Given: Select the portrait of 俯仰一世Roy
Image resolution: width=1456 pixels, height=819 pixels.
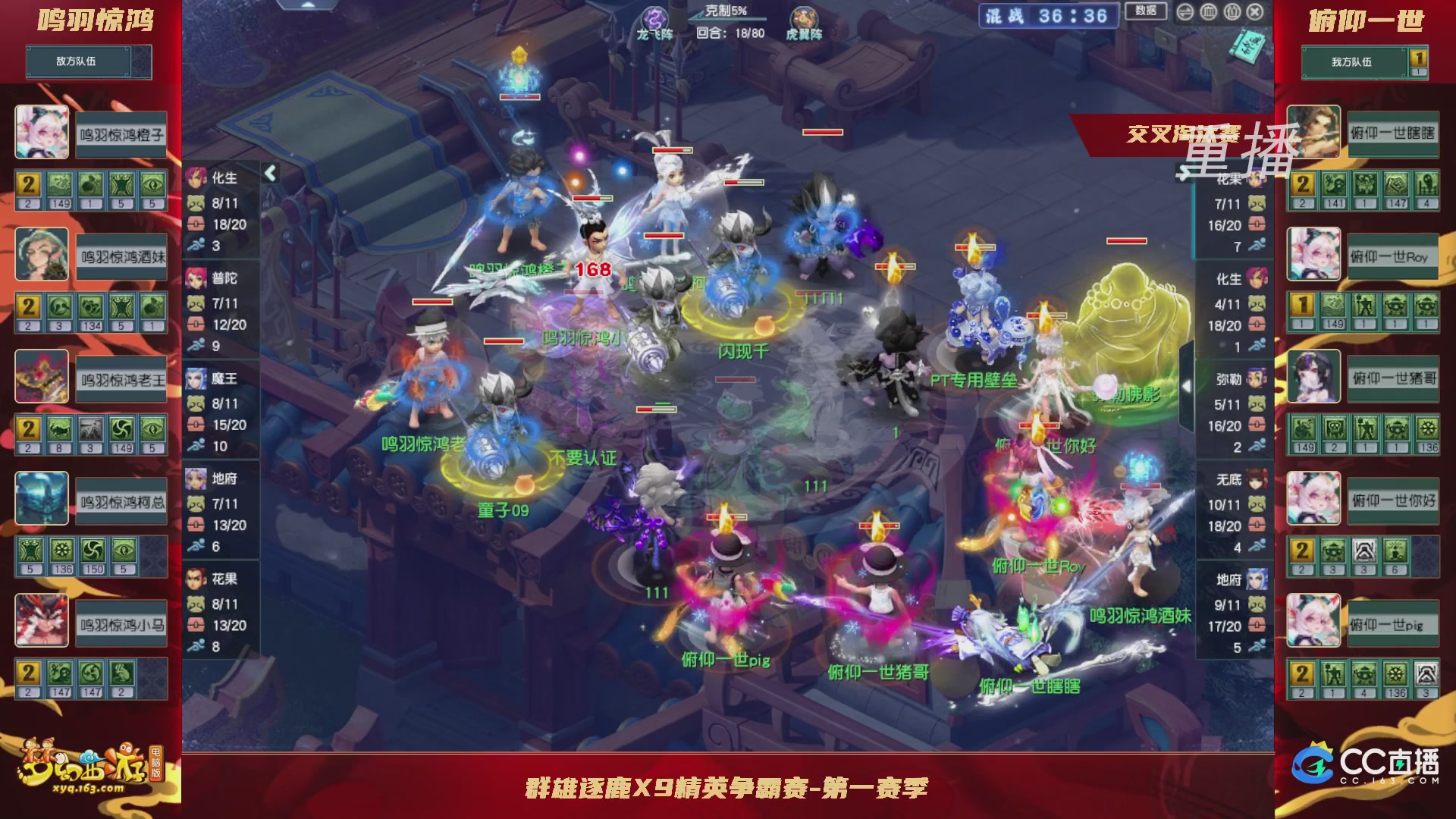Looking at the screenshot, I should click(1314, 256).
